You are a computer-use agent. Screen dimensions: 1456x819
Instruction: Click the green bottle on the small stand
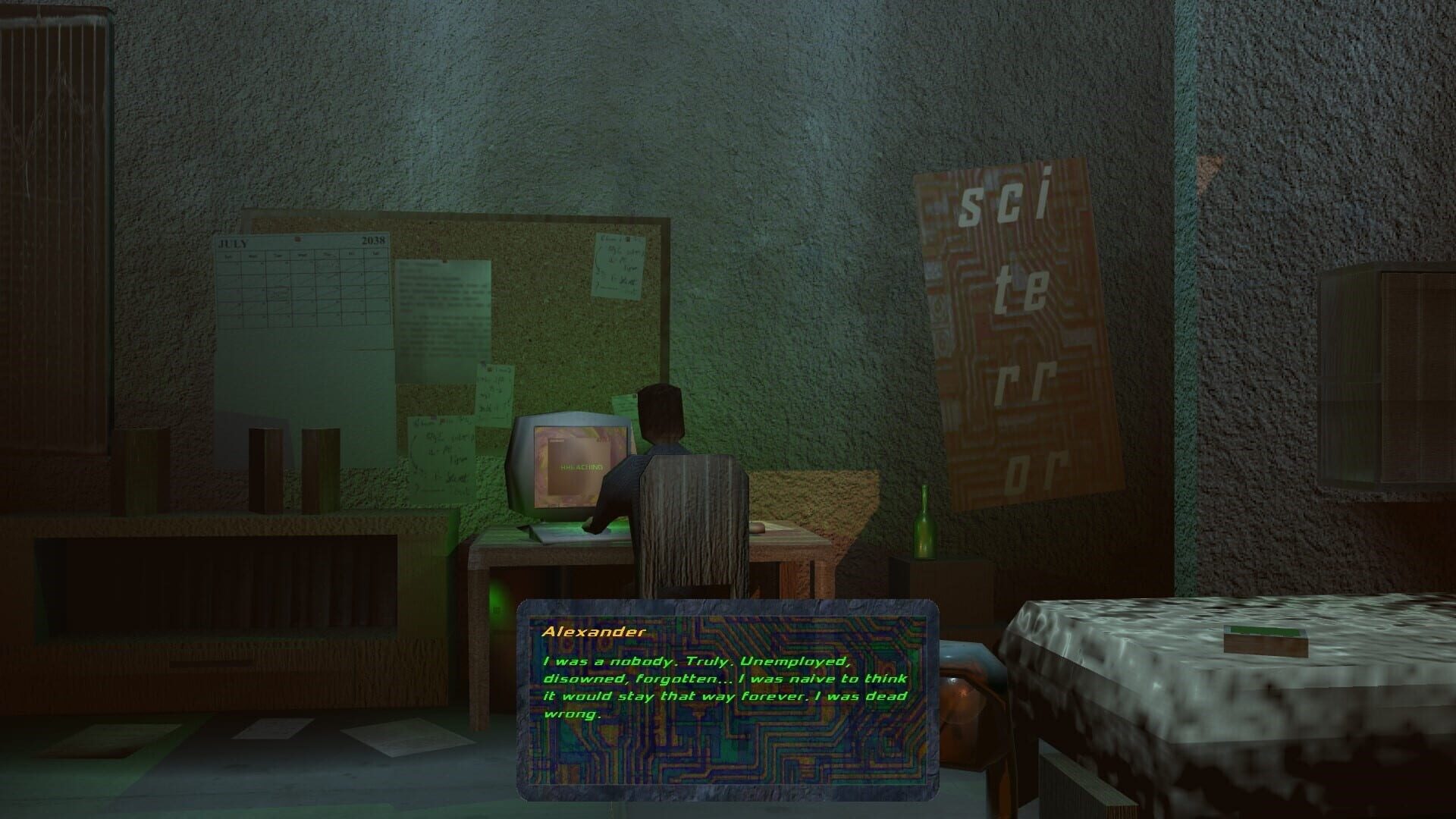point(925,523)
